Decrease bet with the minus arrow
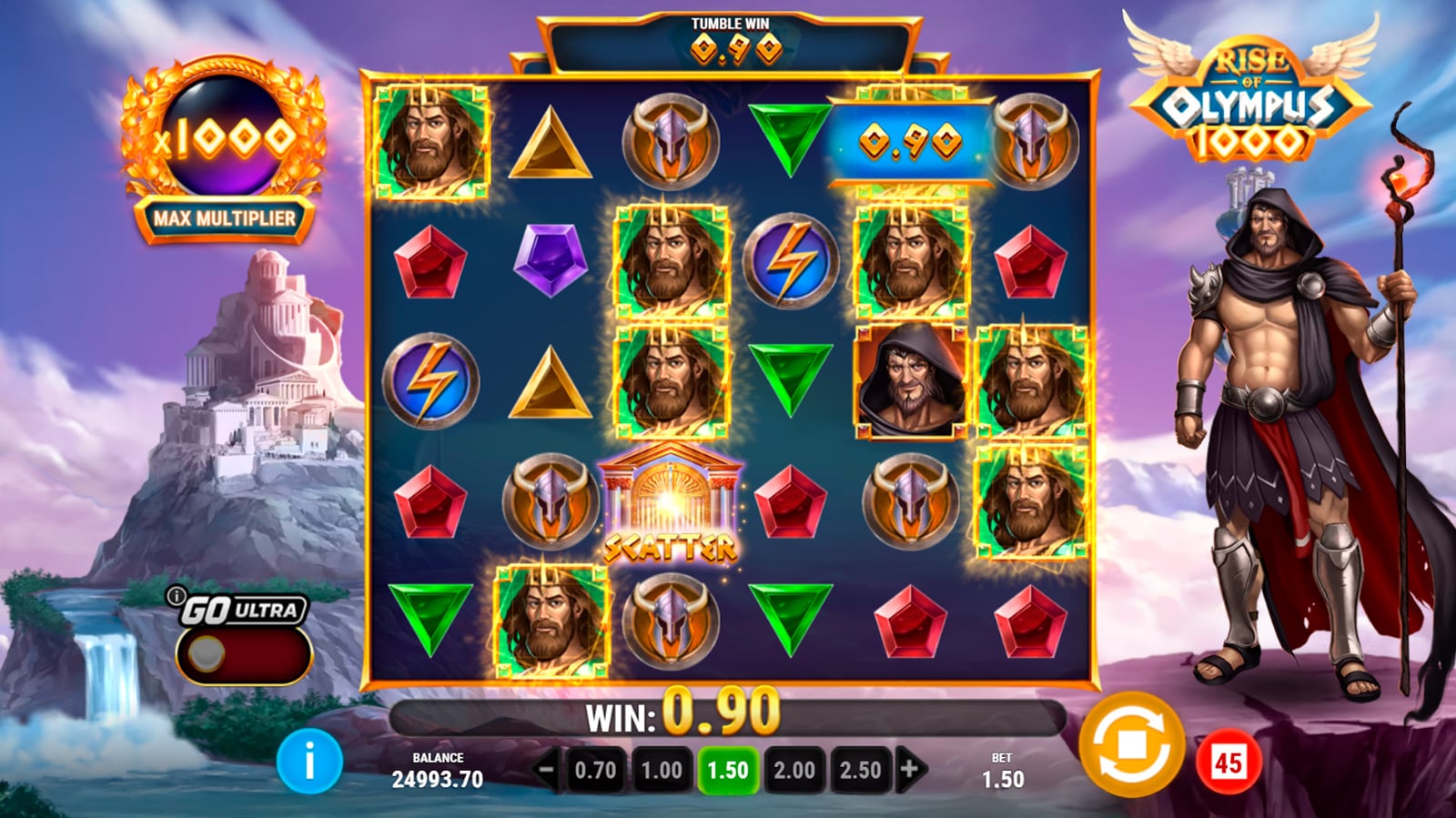 [546, 770]
